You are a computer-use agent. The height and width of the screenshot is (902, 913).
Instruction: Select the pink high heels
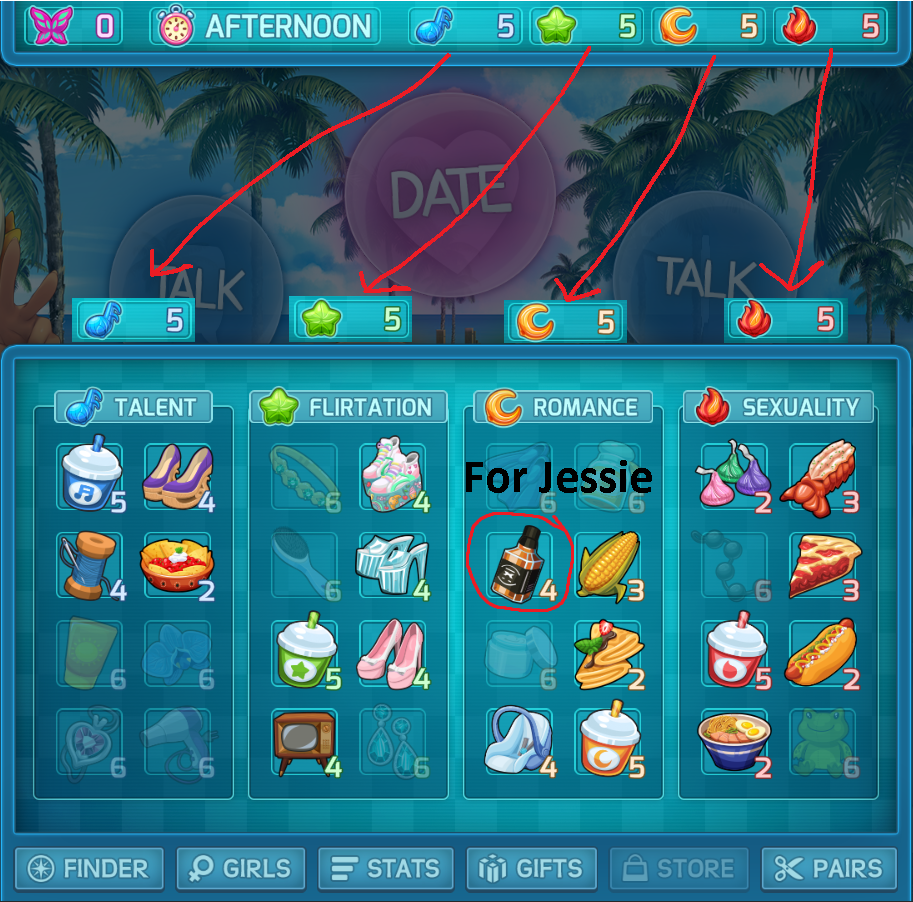tap(392, 654)
